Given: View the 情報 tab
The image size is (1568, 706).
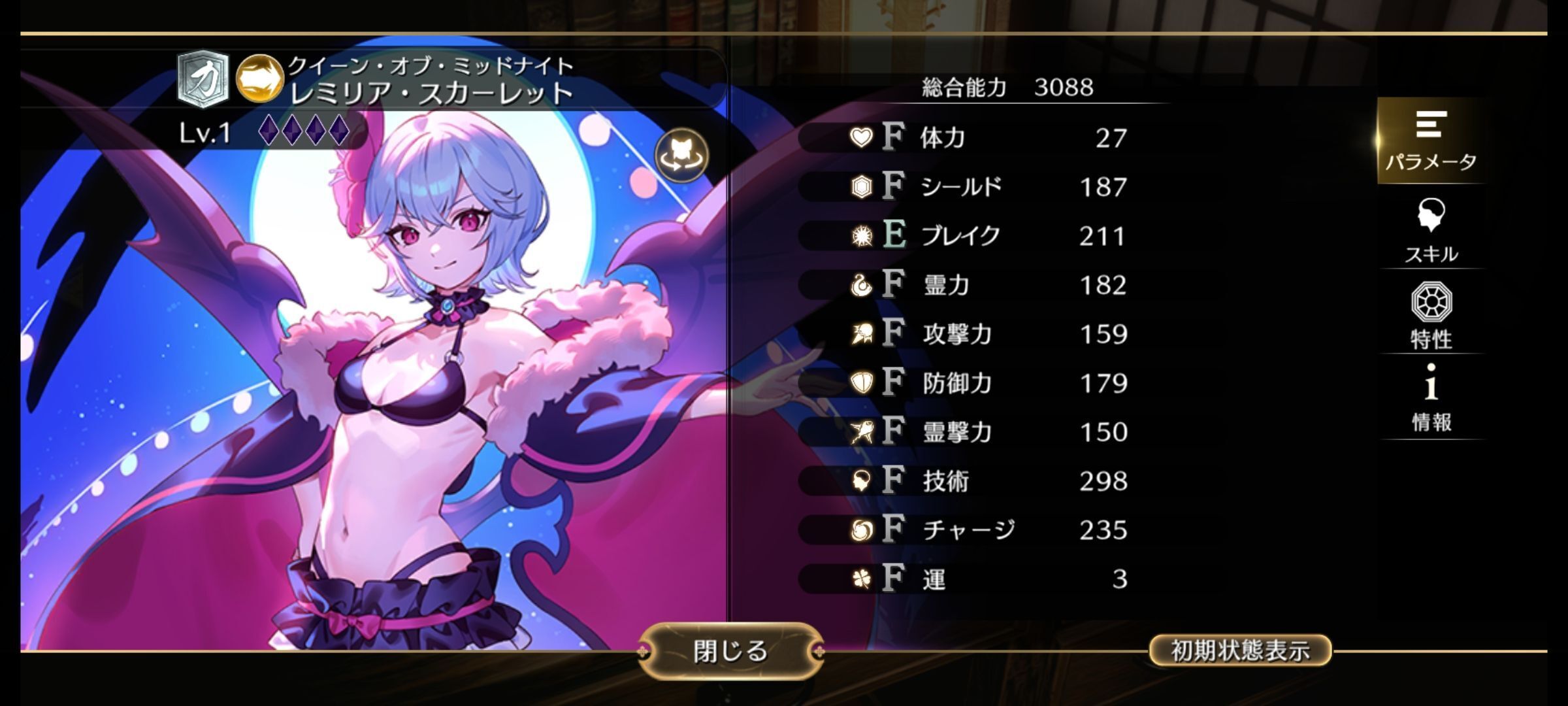Looking at the screenshot, I should tap(1431, 399).
